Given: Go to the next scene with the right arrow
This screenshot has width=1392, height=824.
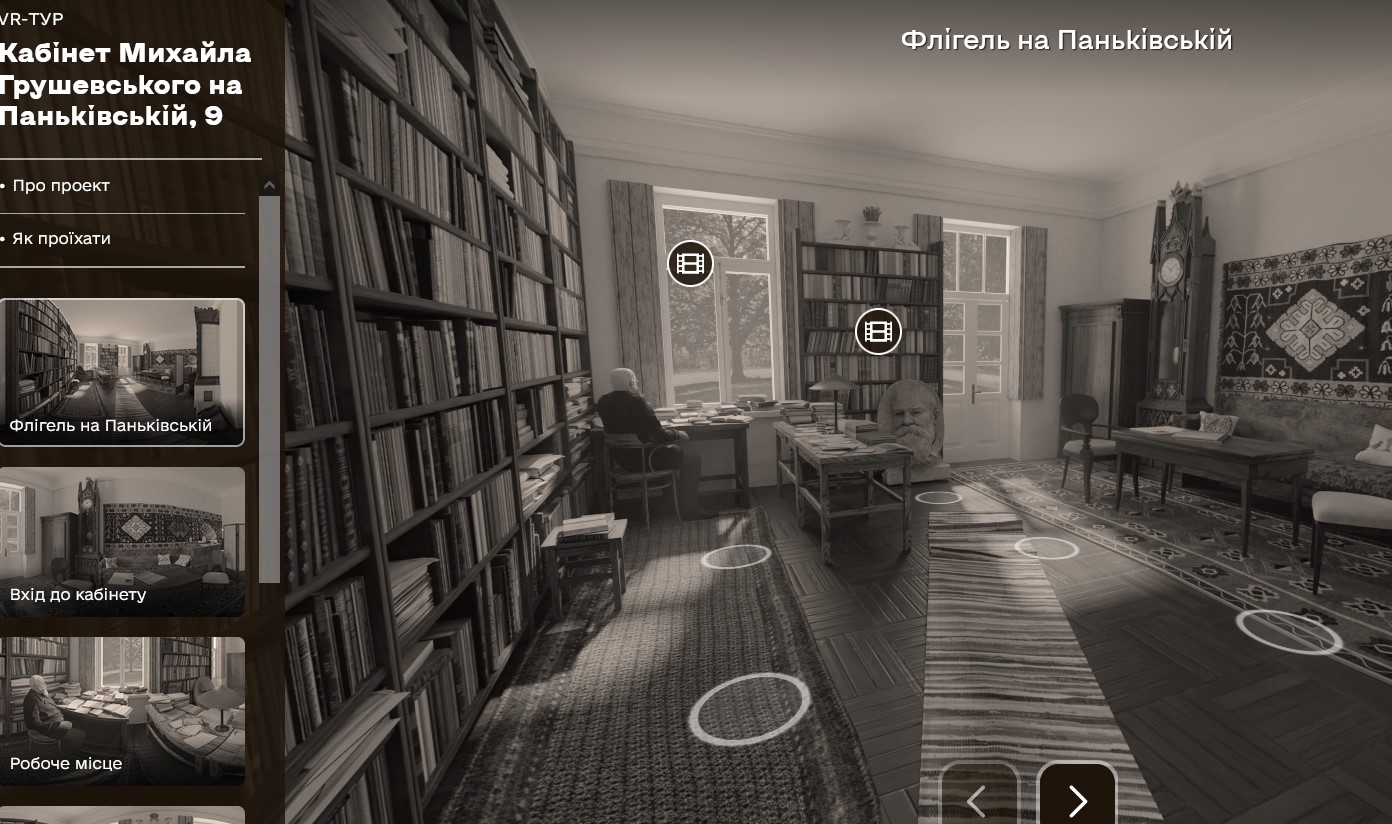Looking at the screenshot, I should pos(1077,799).
